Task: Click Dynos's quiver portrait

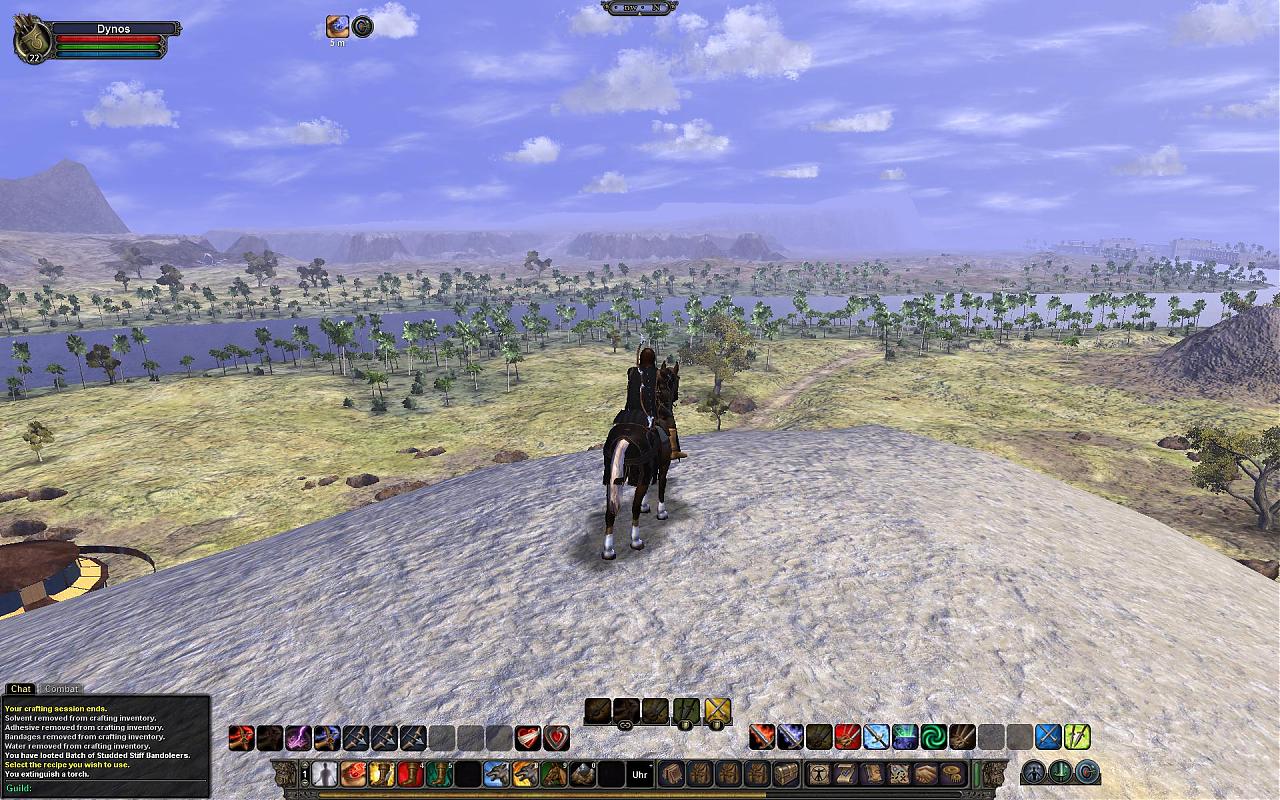Action: coord(31,38)
